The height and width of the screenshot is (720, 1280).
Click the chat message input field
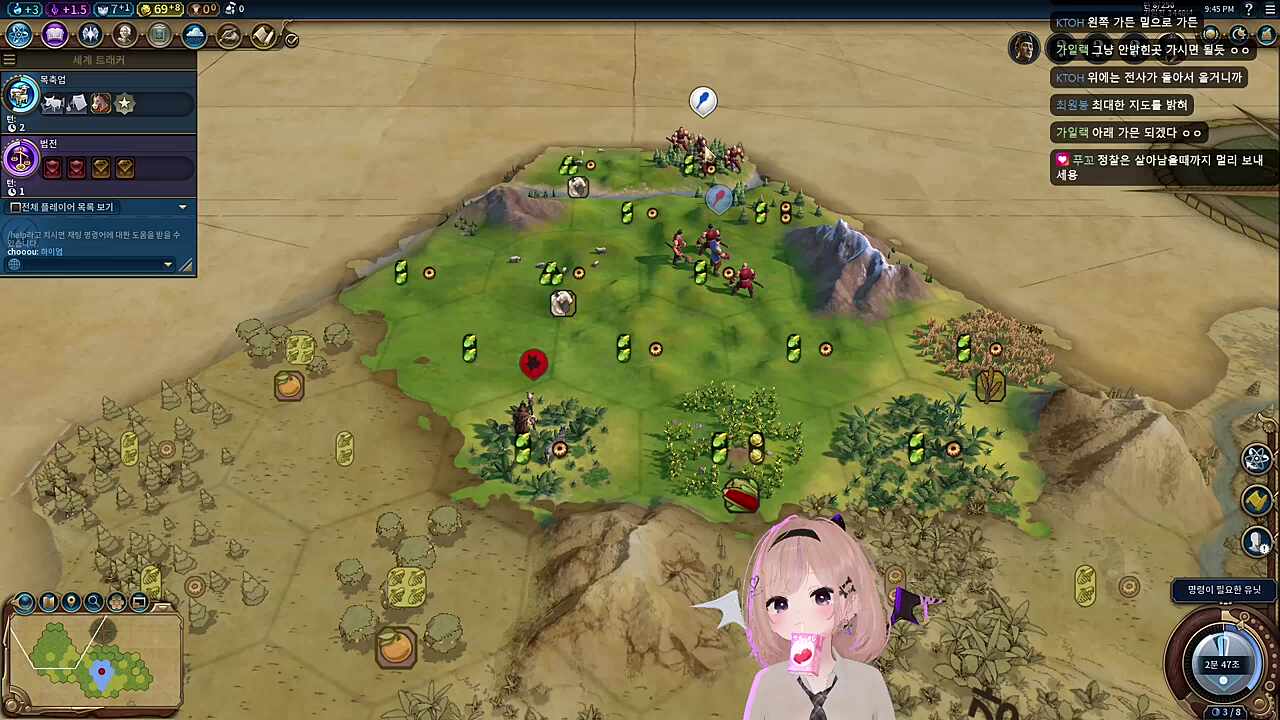[x=85, y=264]
